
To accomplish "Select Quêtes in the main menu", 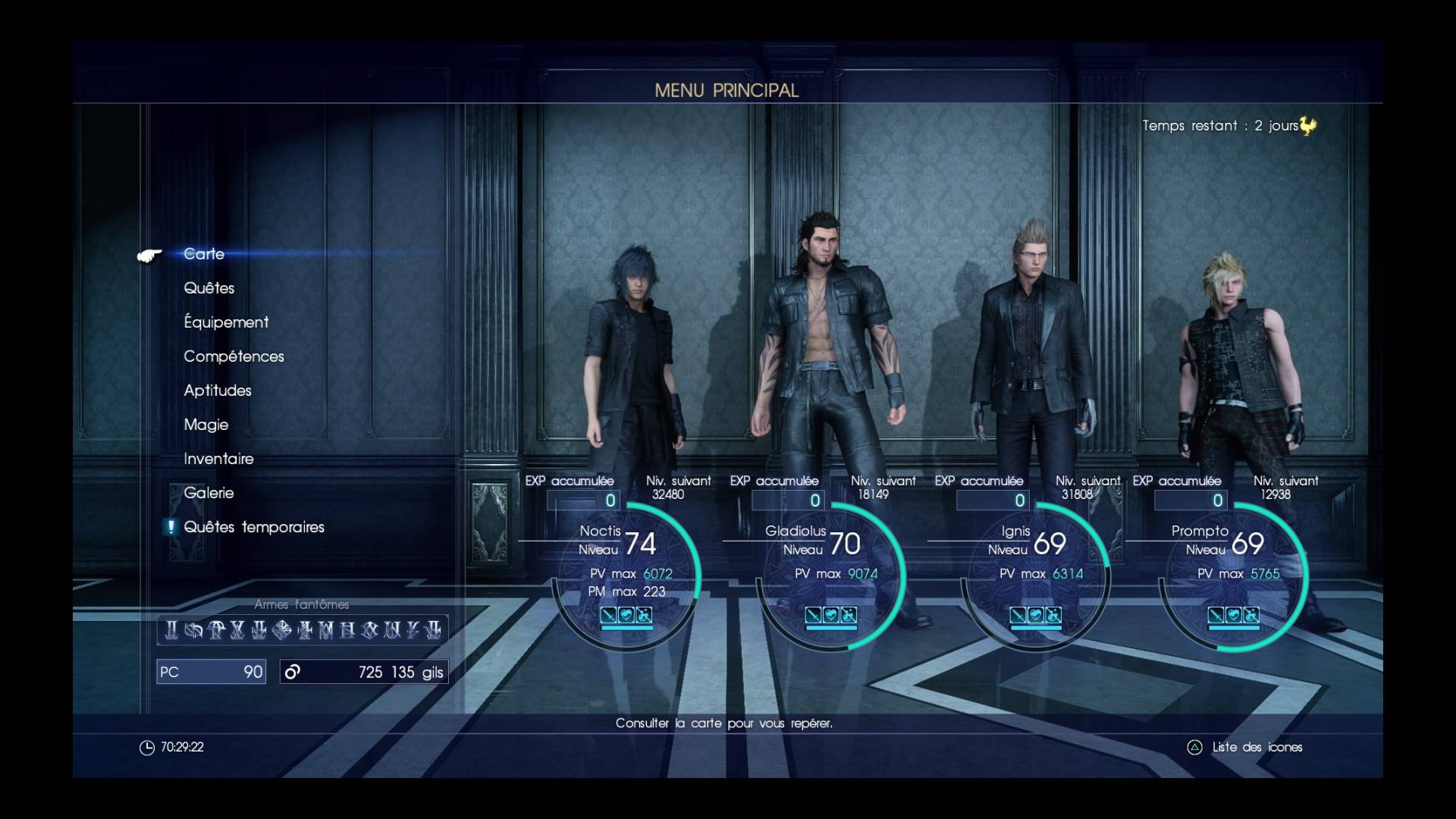I will 209,288.
